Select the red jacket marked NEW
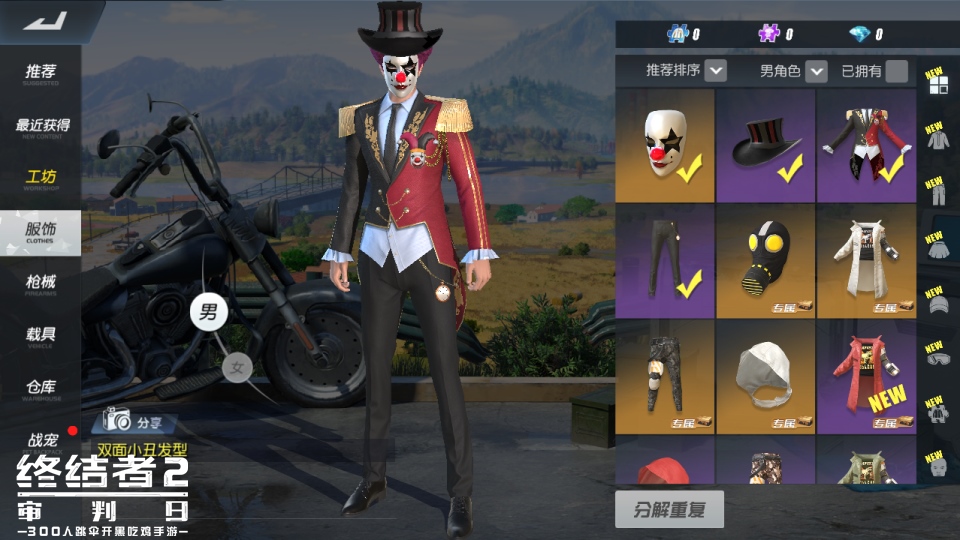This screenshot has height=540, width=960. pos(866,377)
